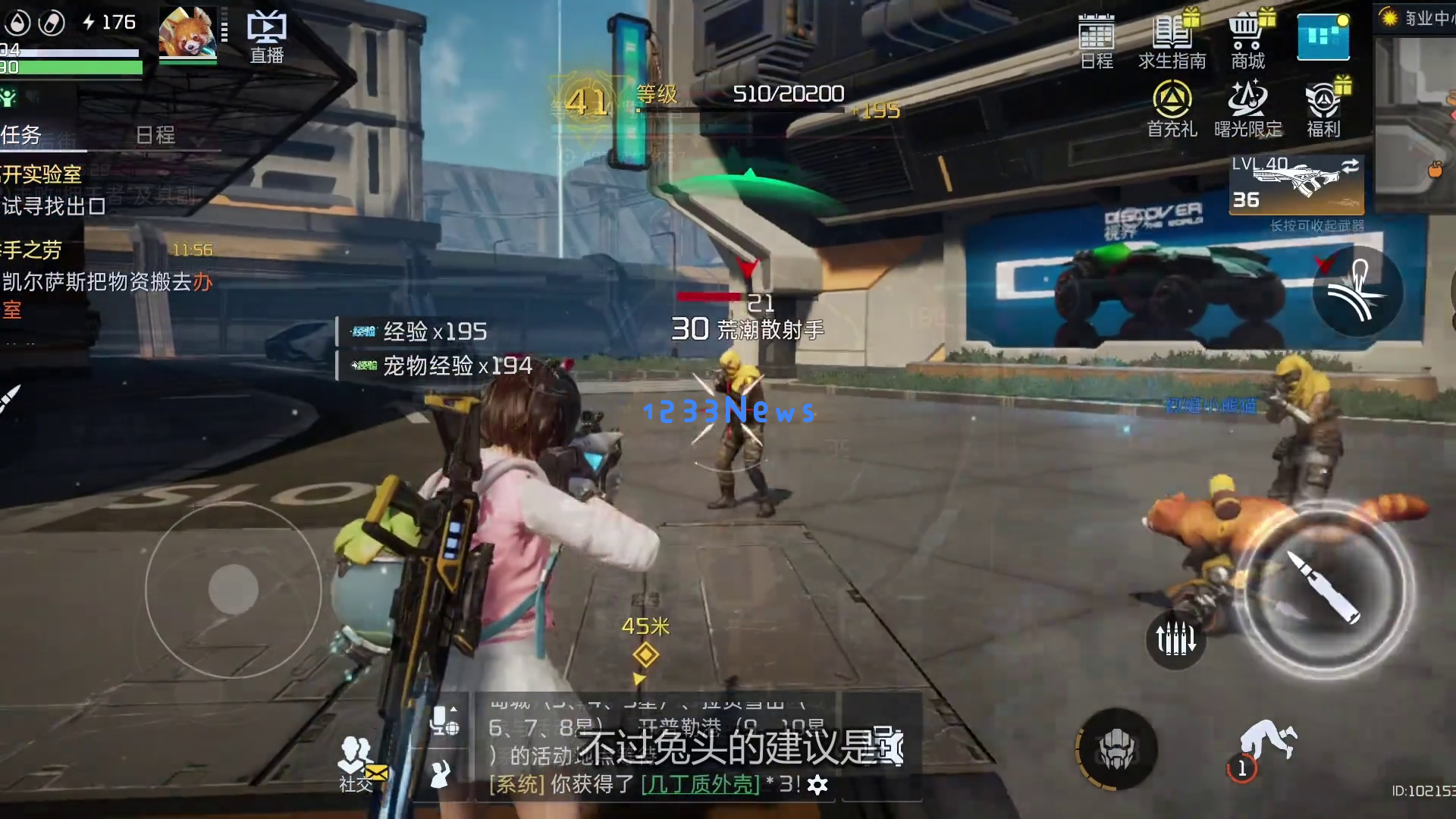The width and height of the screenshot is (1456, 819).
Task: Open the 日程 calendar icon
Action: pos(1096,42)
